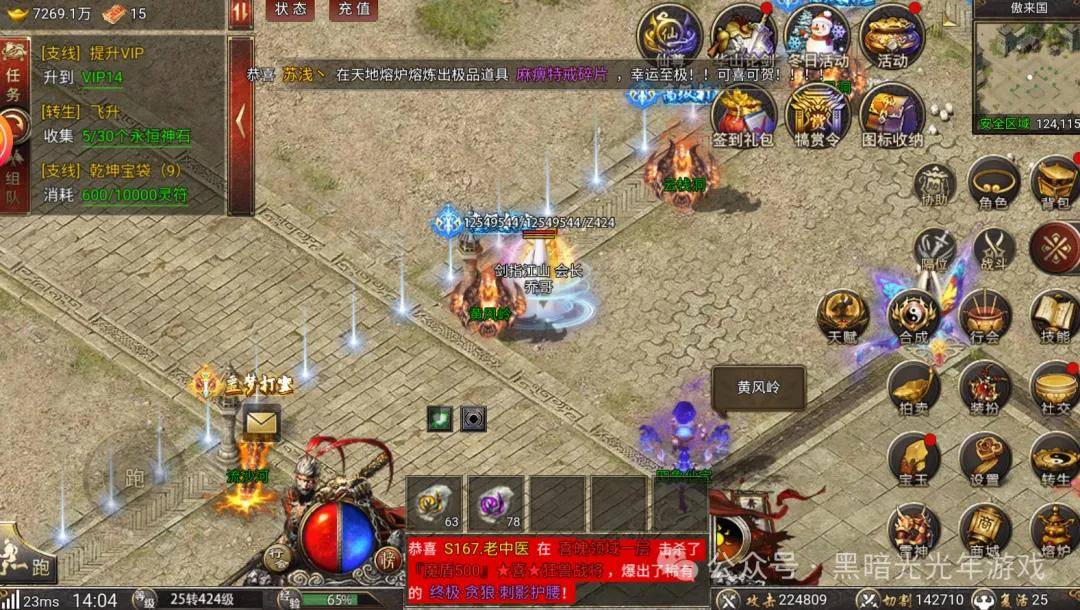Open the 角色 character sheet
The width and height of the screenshot is (1080, 610).
click(x=993, y=183)
